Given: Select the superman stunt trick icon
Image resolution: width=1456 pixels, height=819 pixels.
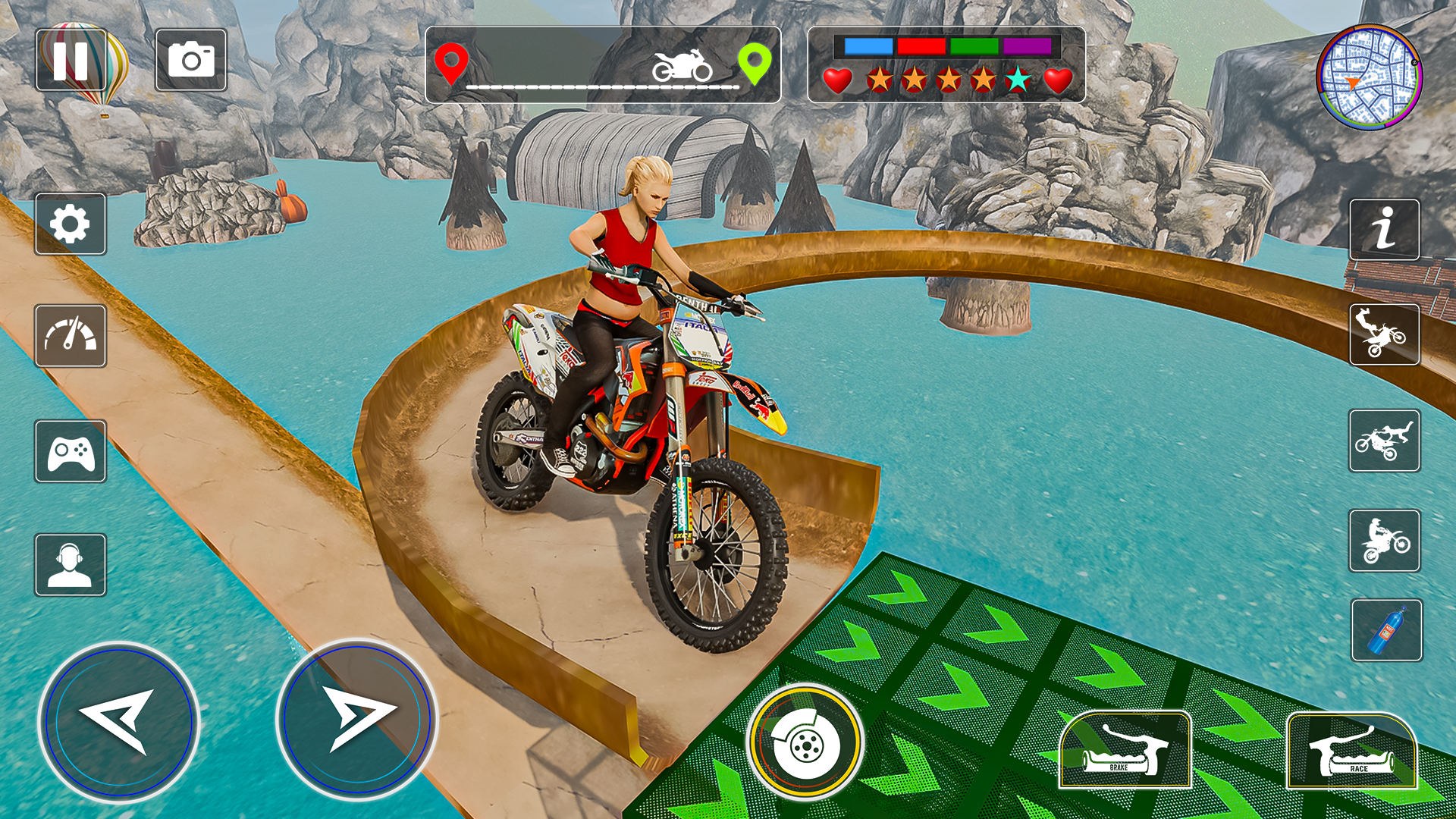Looking at the screenshot, I should tap(1385, 441).
